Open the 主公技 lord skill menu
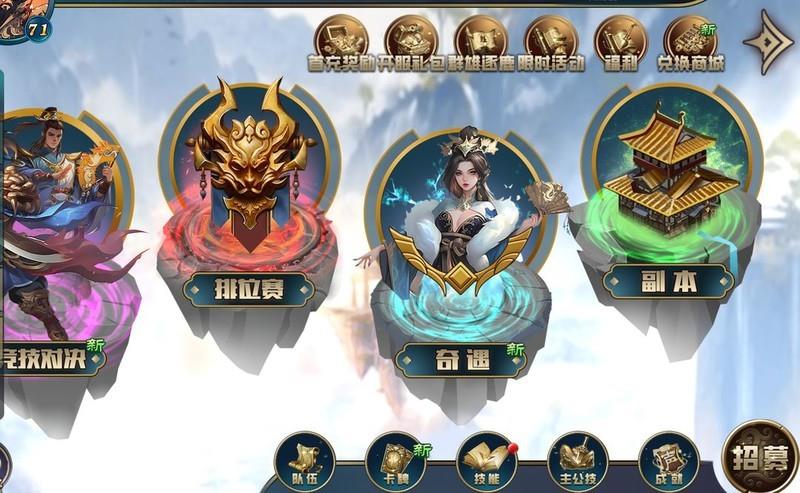This screenshot has height=493, width=800. coord(577,462)
